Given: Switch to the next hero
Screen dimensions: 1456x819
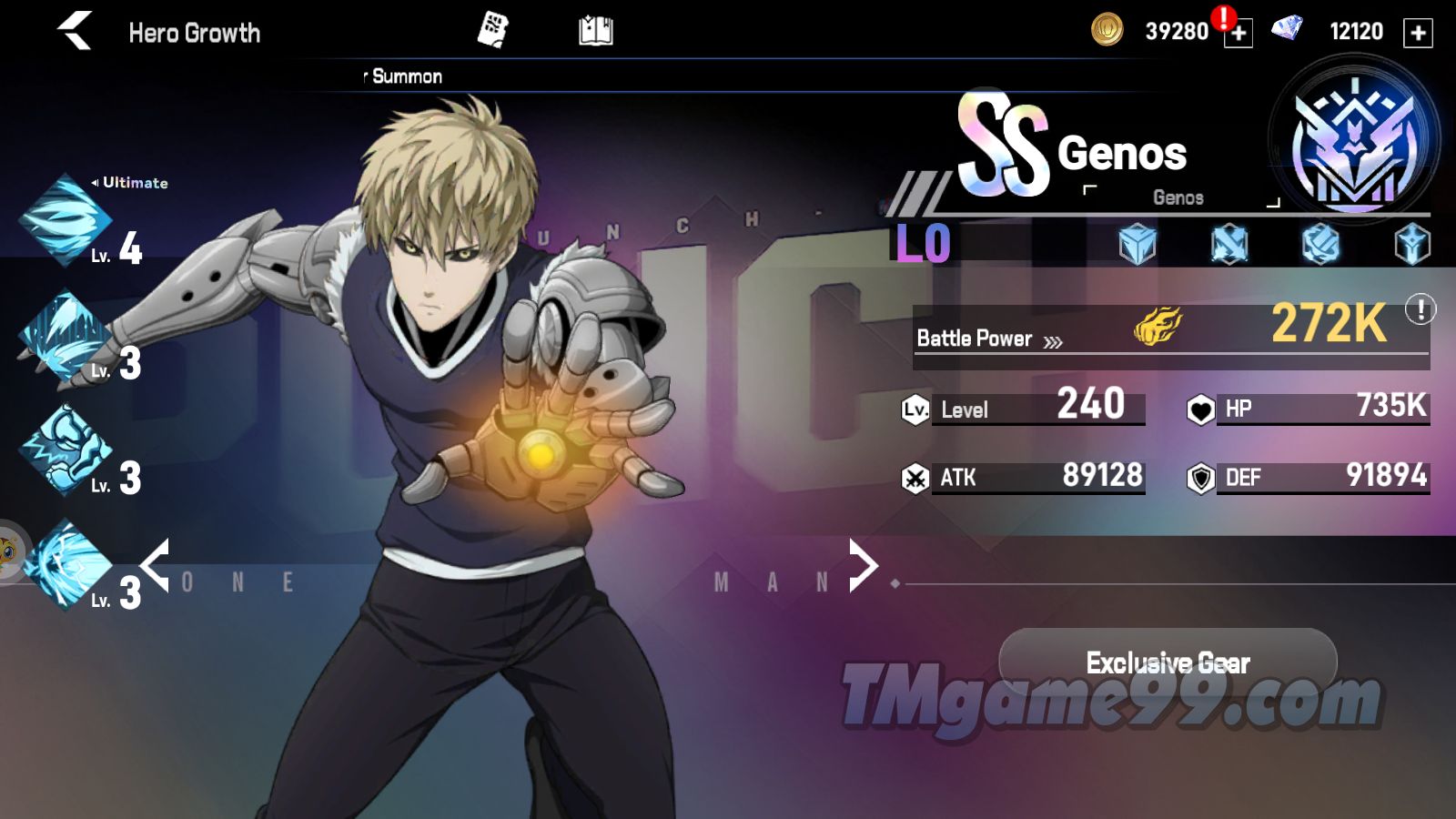Looking at the screenshot, I should click(x=863, y=565).
